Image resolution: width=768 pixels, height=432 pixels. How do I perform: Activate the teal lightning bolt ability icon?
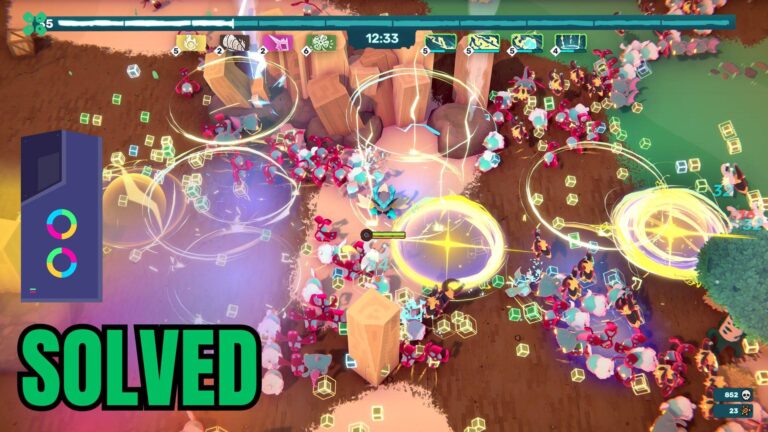pyautogui.click(x=441, y=42)
